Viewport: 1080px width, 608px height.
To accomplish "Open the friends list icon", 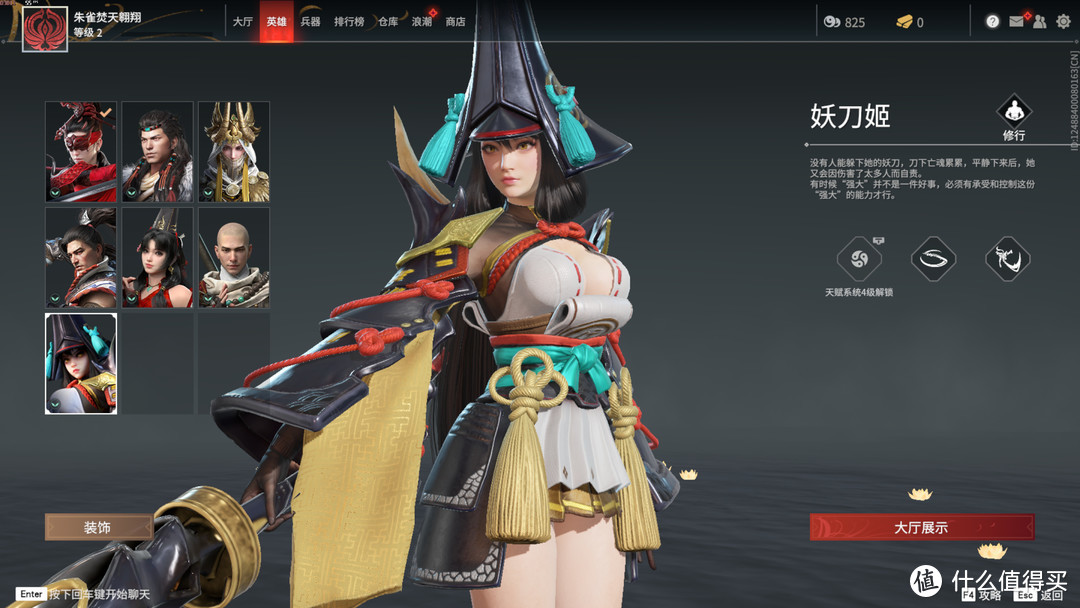I will (1040, 21).
